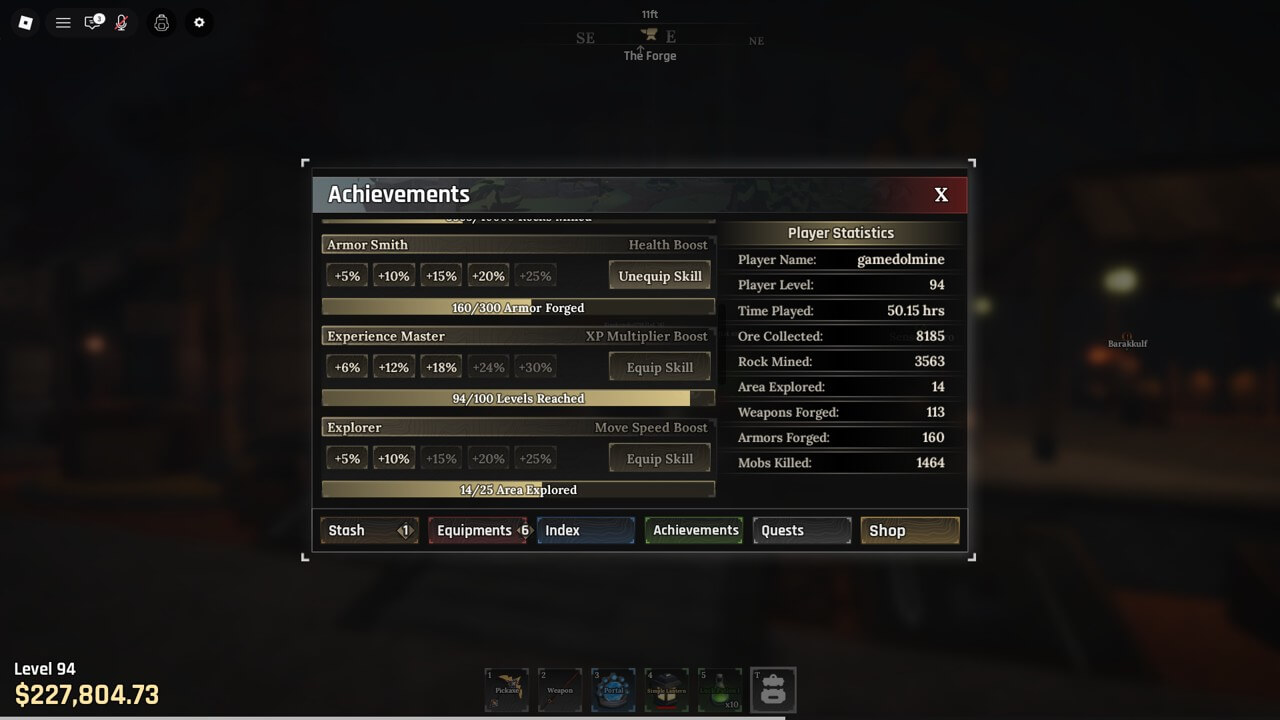The width and height of the screenshot is (1280, 720).
Task: Show the Index tab
Action: click(x=585, y=530)
